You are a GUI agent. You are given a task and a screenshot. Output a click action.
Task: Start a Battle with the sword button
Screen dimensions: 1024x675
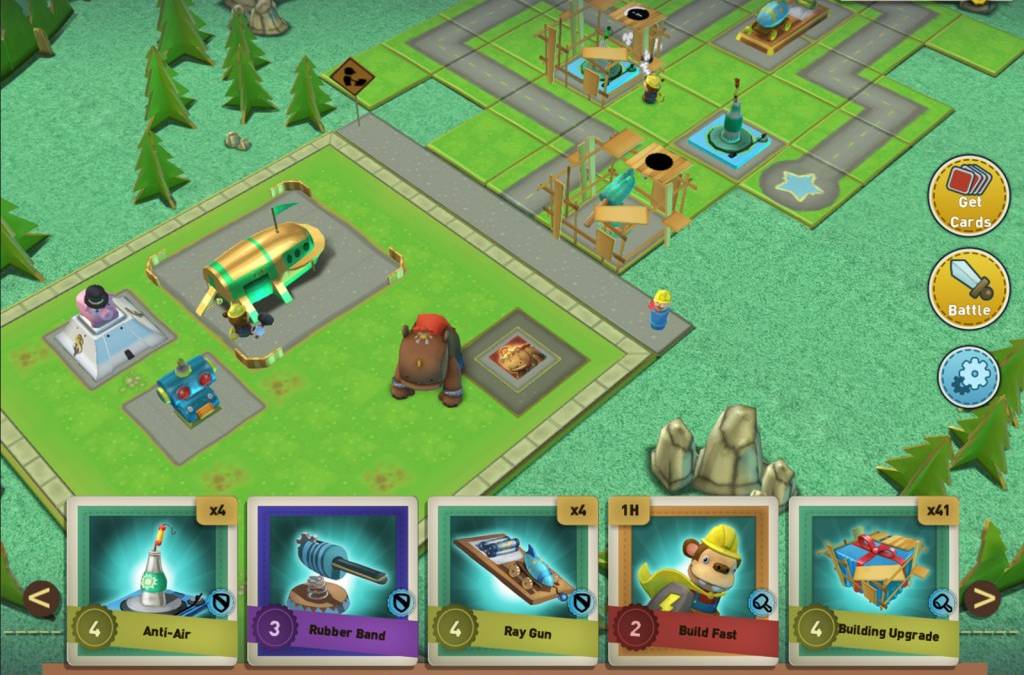pyautogui.click(x=968, y=289)
